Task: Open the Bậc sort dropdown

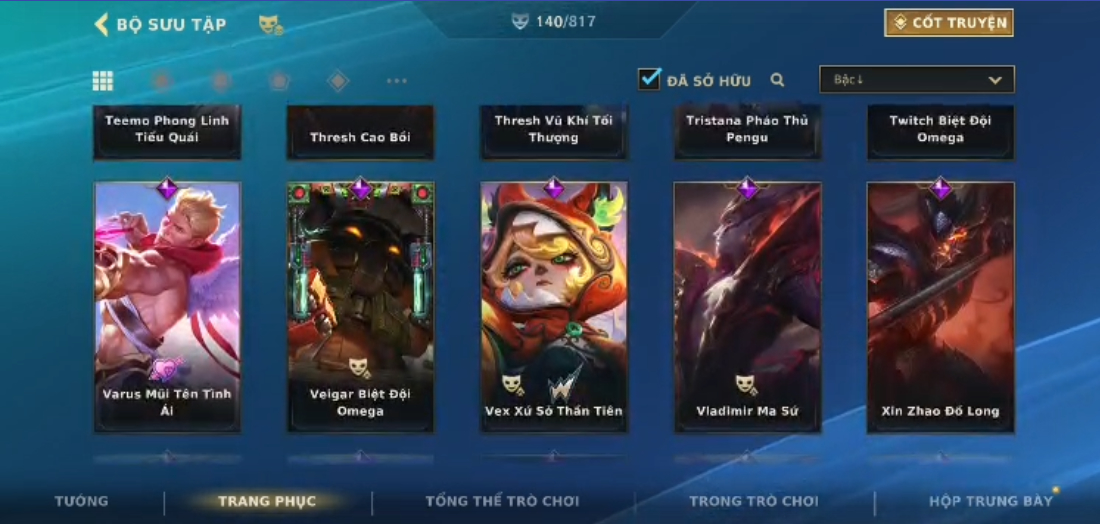Action: [916, 80]
